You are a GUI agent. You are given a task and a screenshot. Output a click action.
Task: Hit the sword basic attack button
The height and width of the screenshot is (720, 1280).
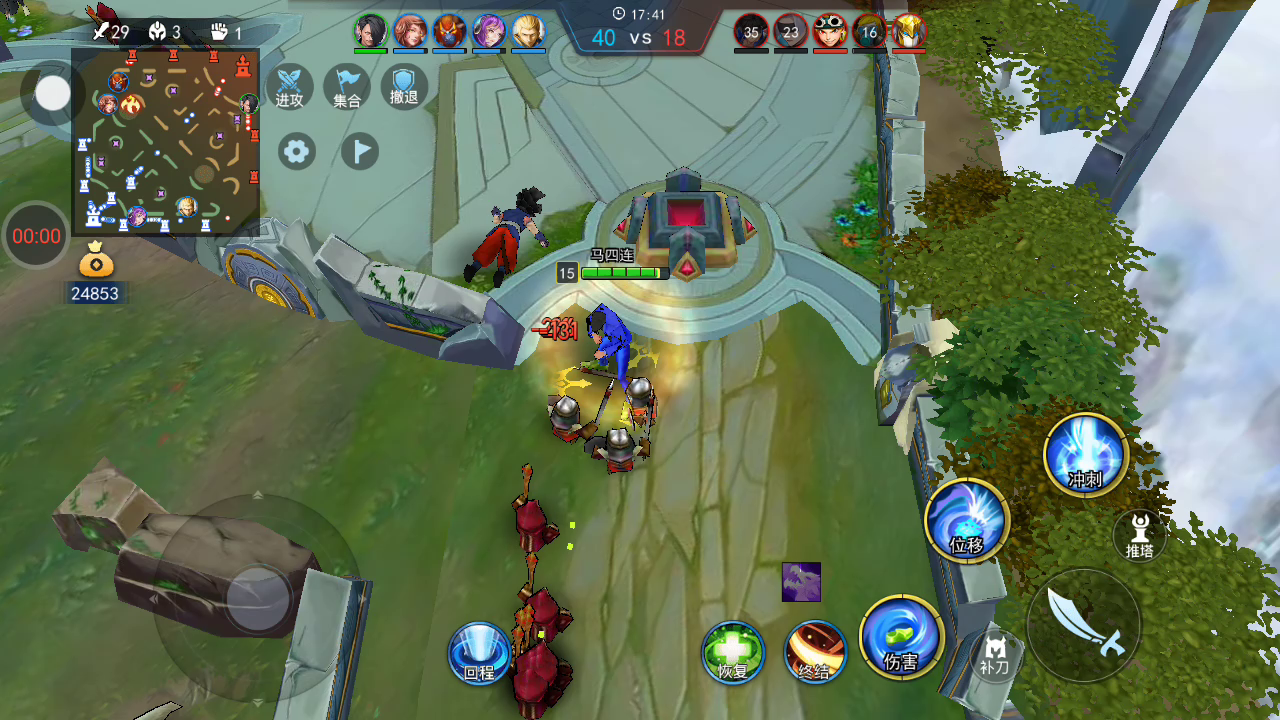[x=1084, y=624]
